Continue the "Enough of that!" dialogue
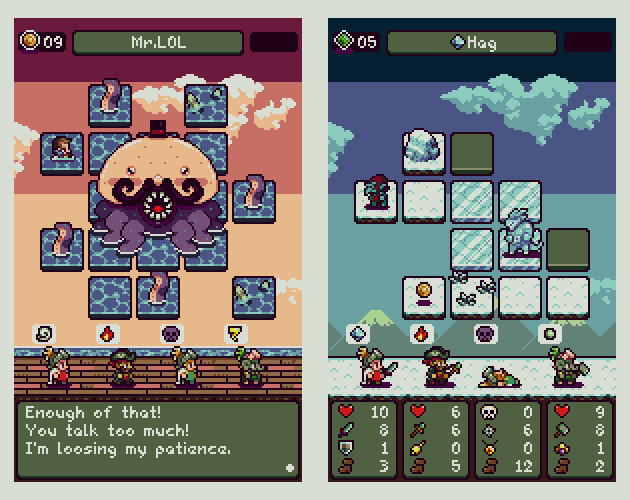The height and width of the screenshot is (500, 630). [x=289, y=466]
